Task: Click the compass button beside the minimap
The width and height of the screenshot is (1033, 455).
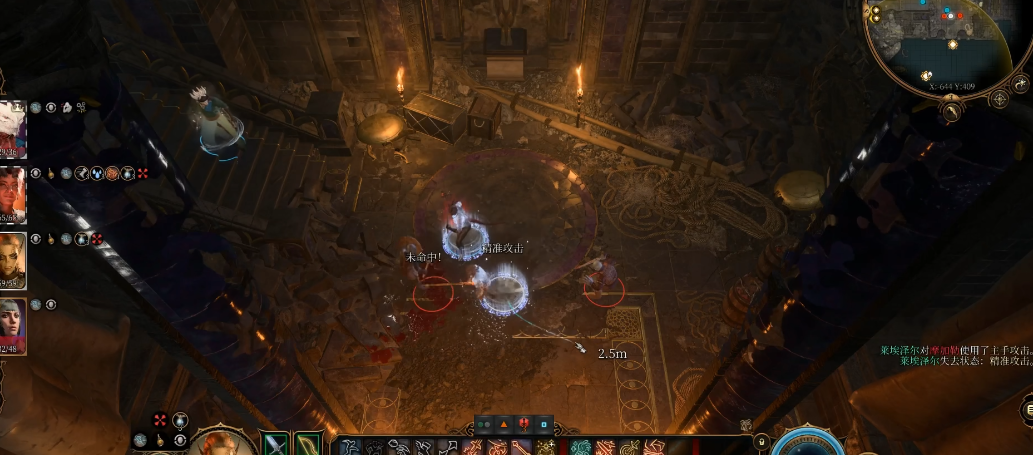Action: point(998,98)
